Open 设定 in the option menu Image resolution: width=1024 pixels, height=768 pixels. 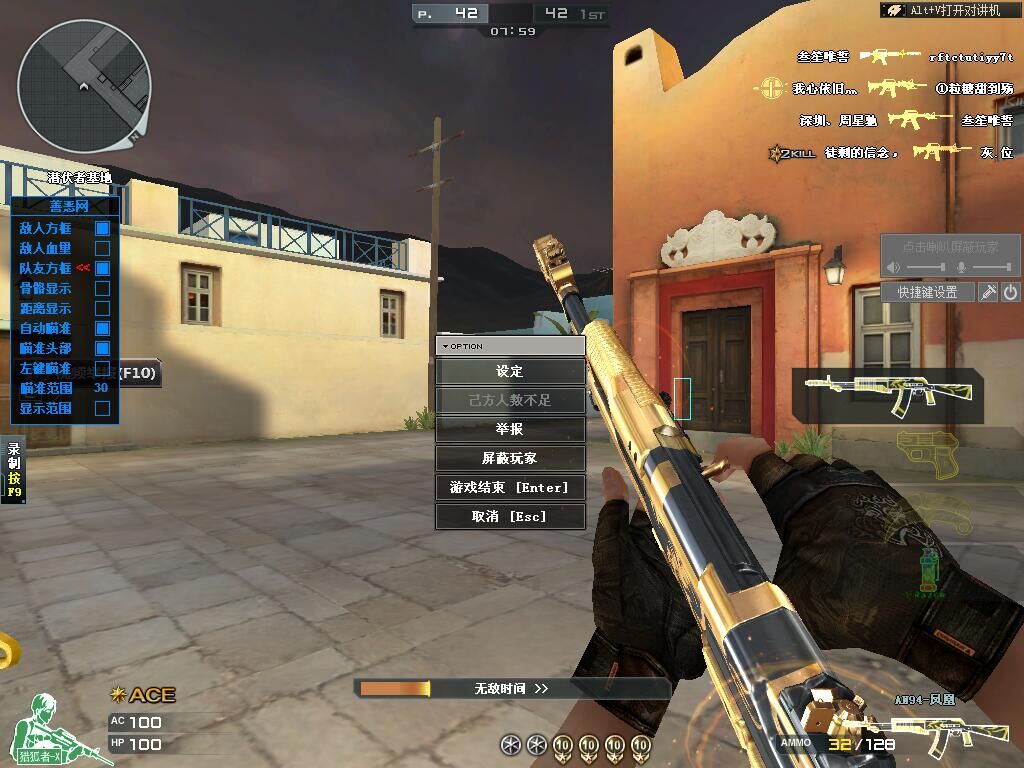coord(510,371)
